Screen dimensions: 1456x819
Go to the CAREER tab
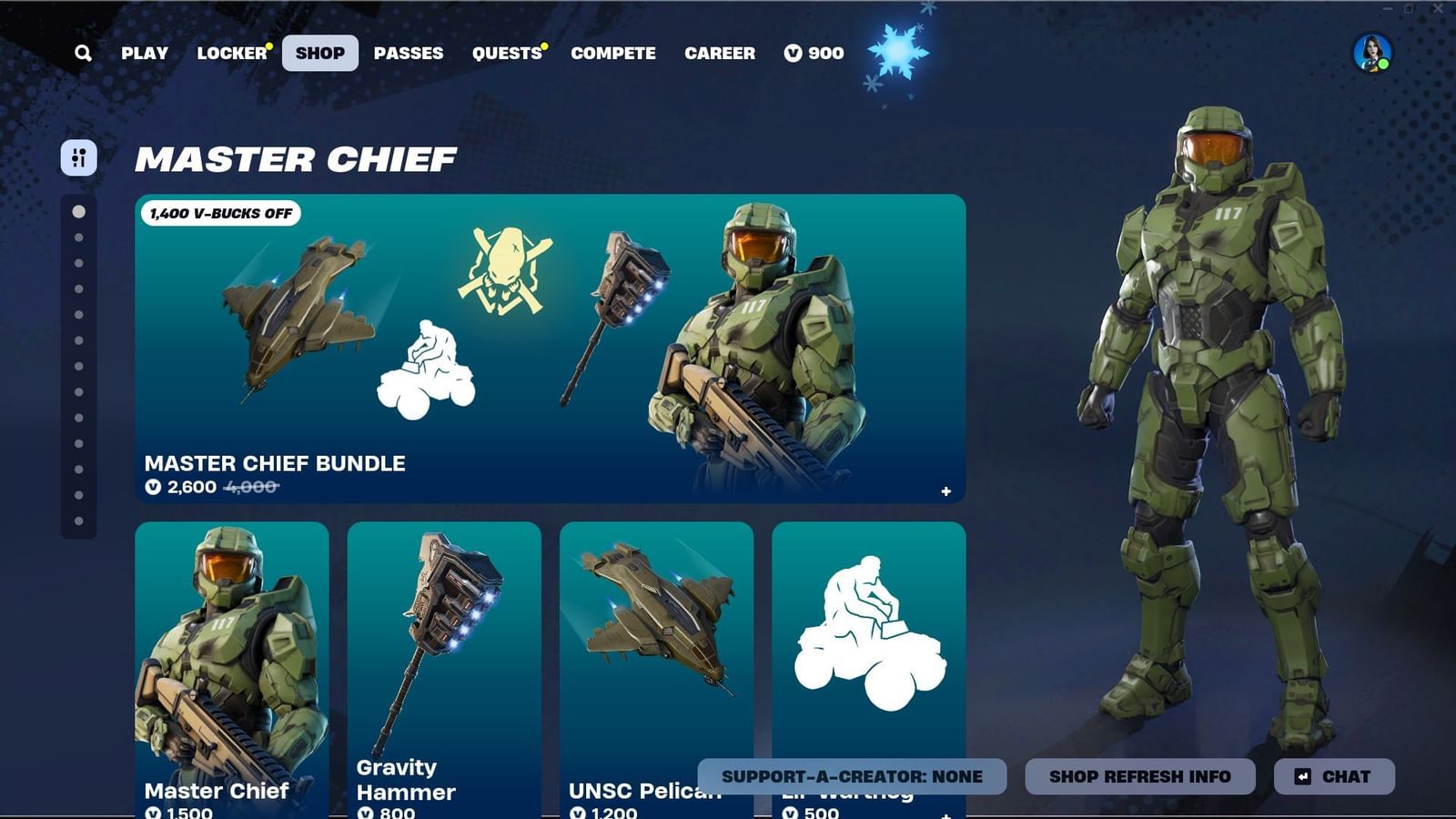tap(720, 53)
